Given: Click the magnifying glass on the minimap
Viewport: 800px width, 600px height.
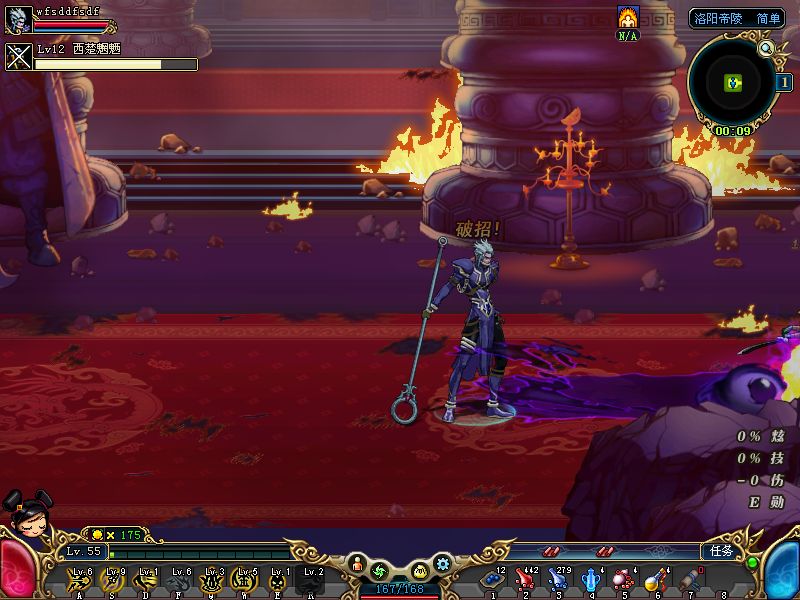Looking at the screenshot, I should pyautogui.click(x=766, y=48).
